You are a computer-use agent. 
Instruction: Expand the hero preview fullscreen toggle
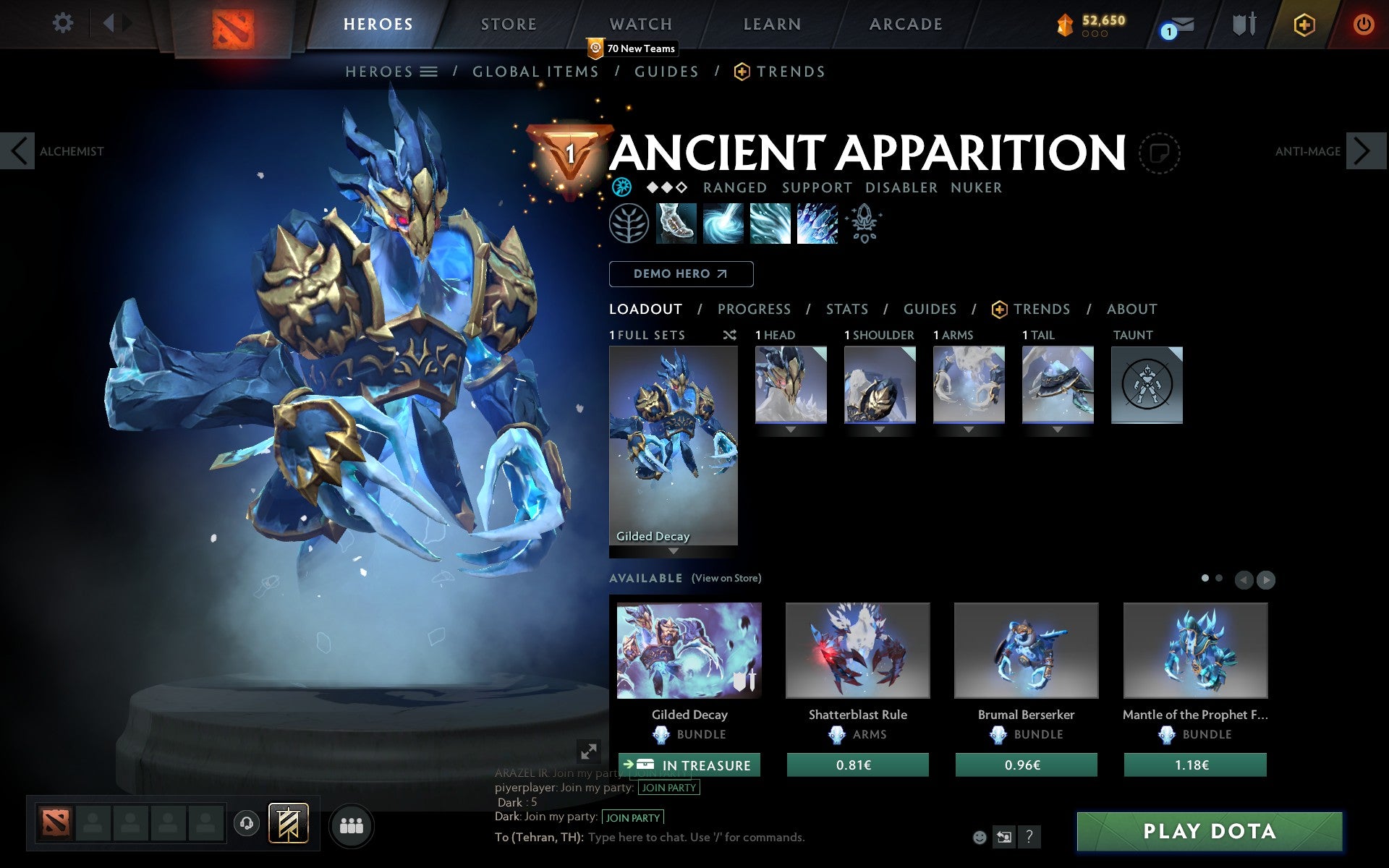pos(587,752)
